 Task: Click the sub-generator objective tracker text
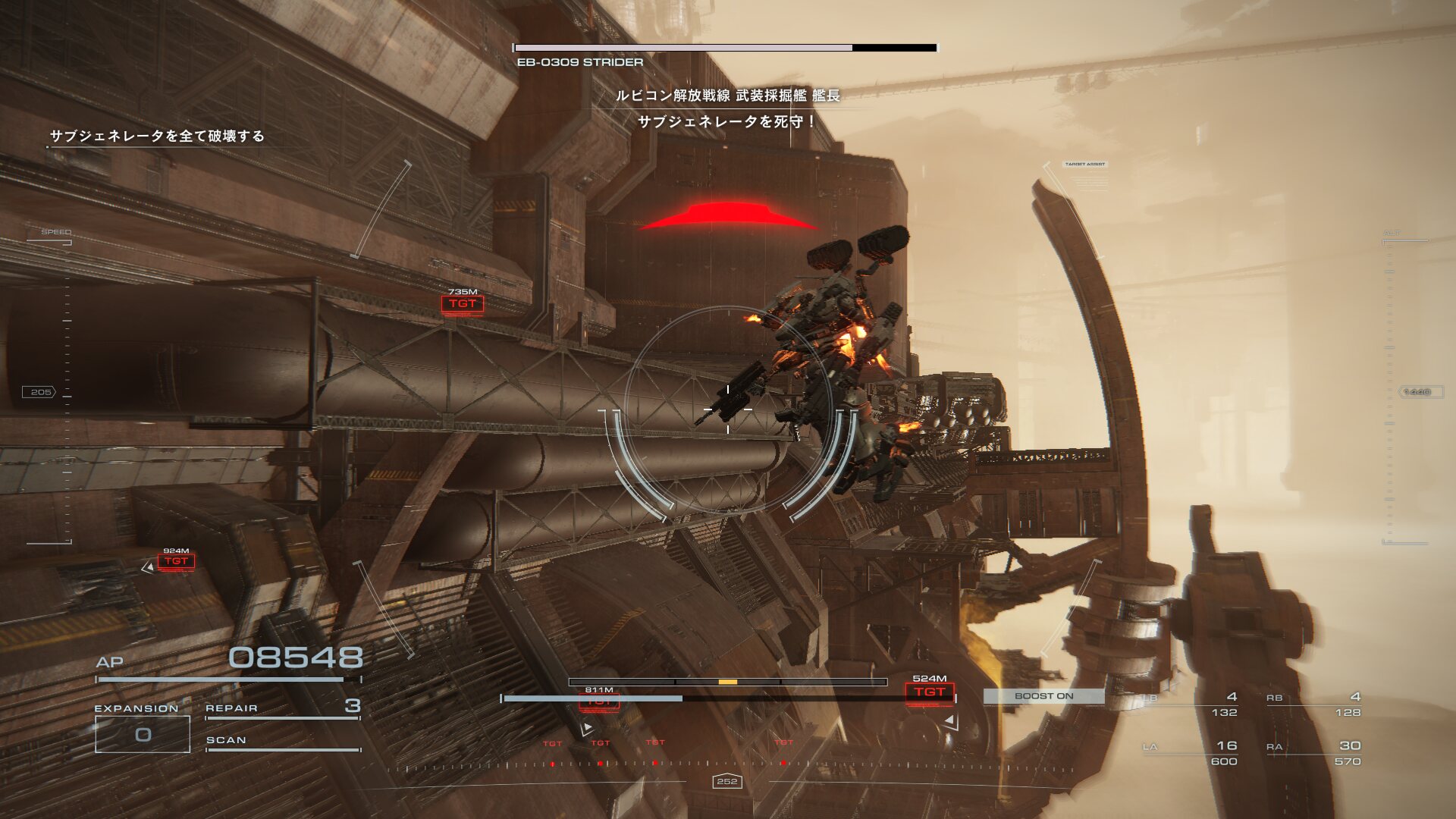coord(157,136)
